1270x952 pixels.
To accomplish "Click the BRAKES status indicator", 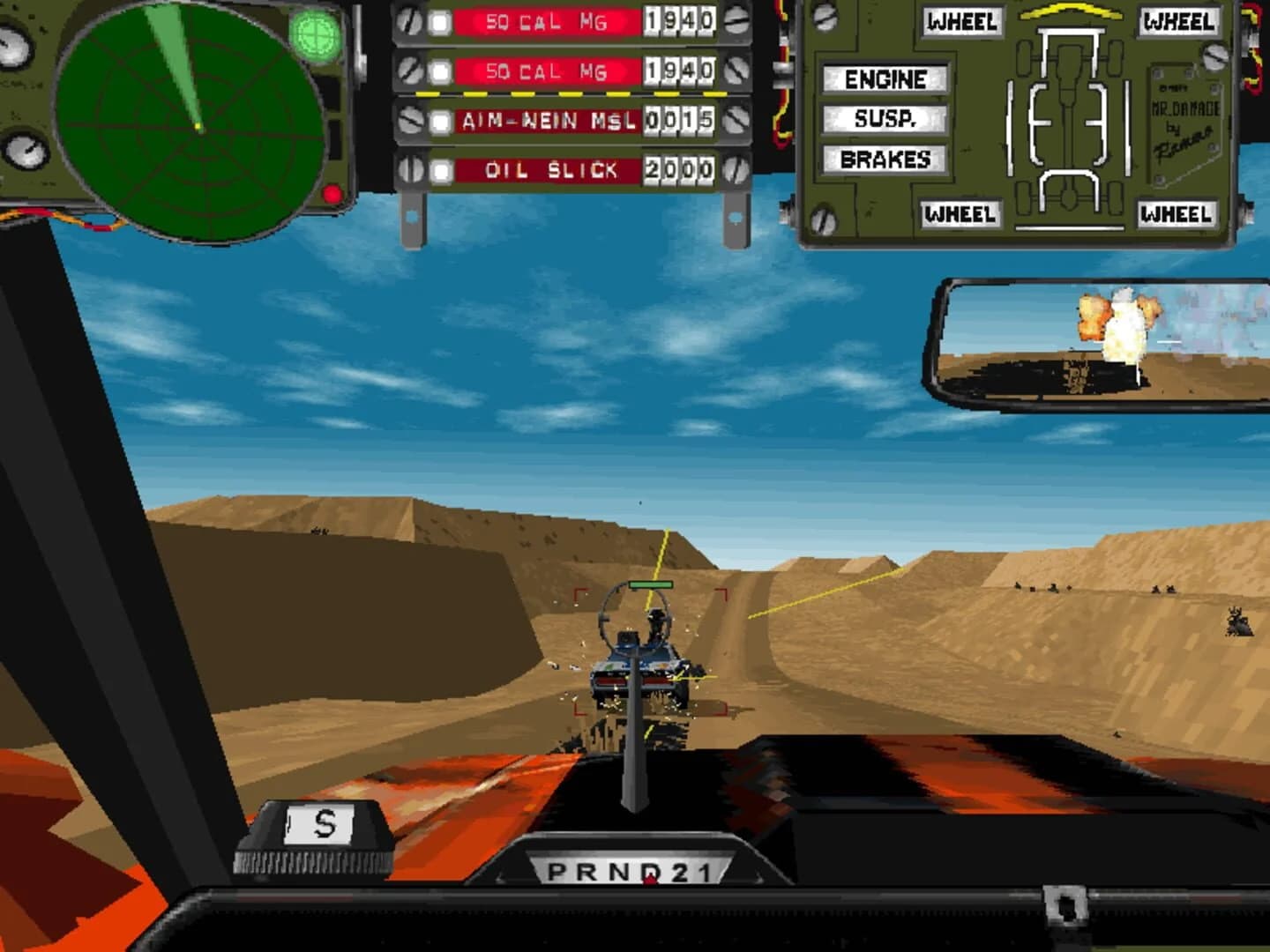I will (x=885, y=160).
